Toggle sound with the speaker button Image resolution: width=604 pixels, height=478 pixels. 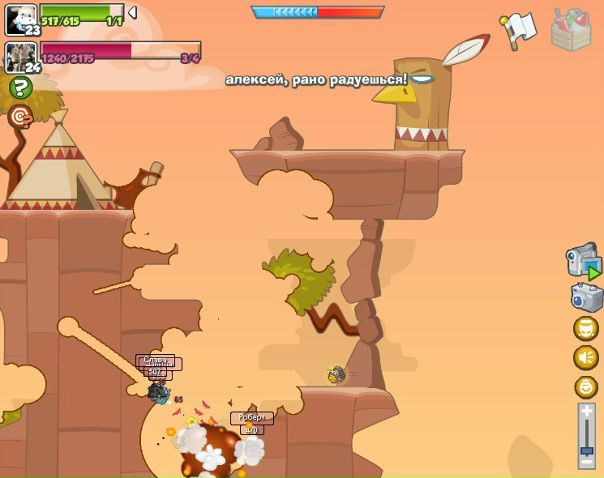[x=586, y=358]
